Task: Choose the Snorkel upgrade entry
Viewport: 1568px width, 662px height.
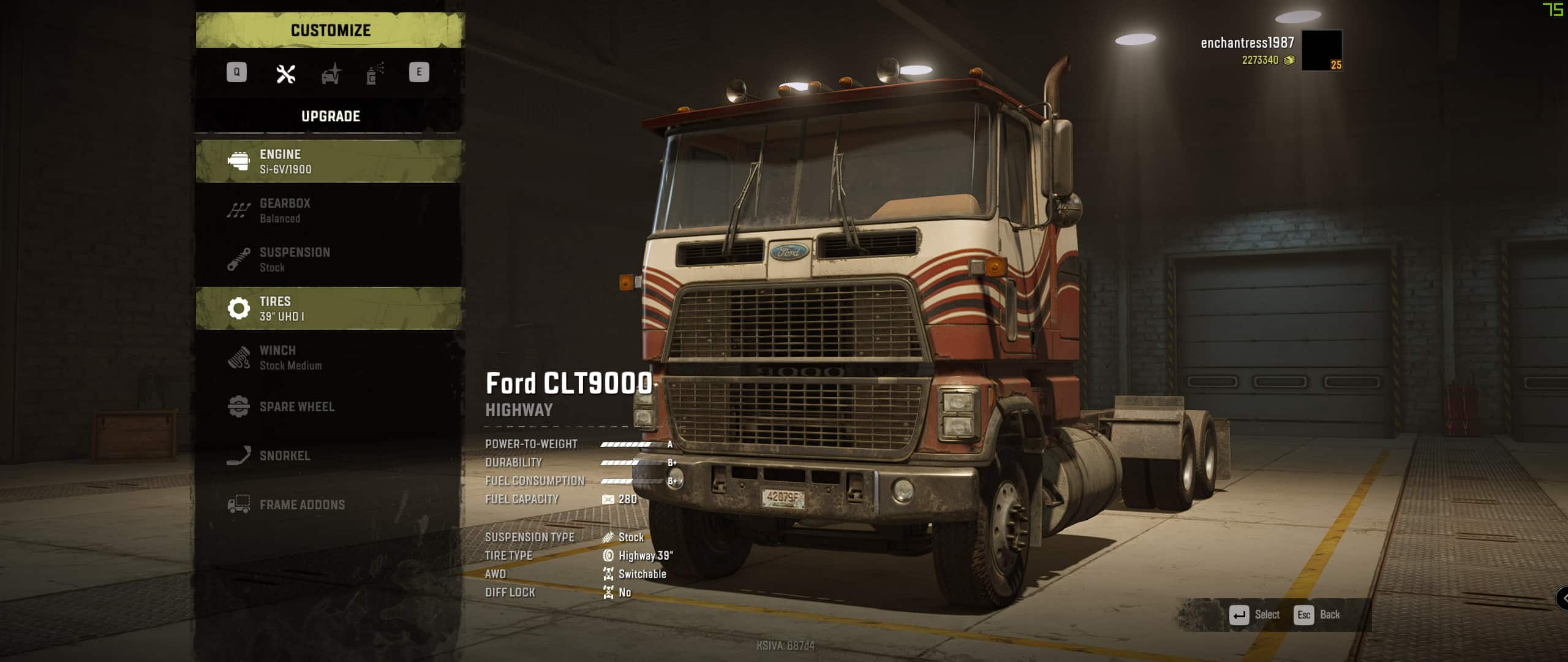Action: point(330,455)
